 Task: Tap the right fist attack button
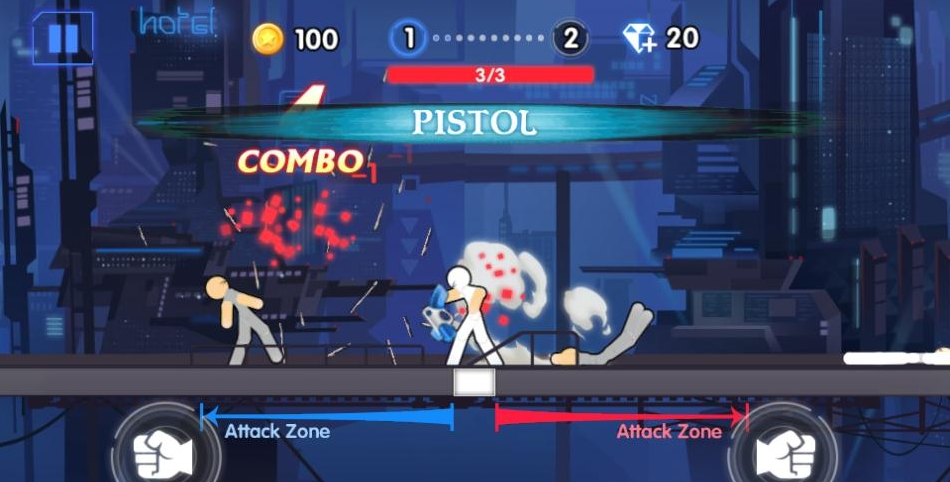[784, 454]
